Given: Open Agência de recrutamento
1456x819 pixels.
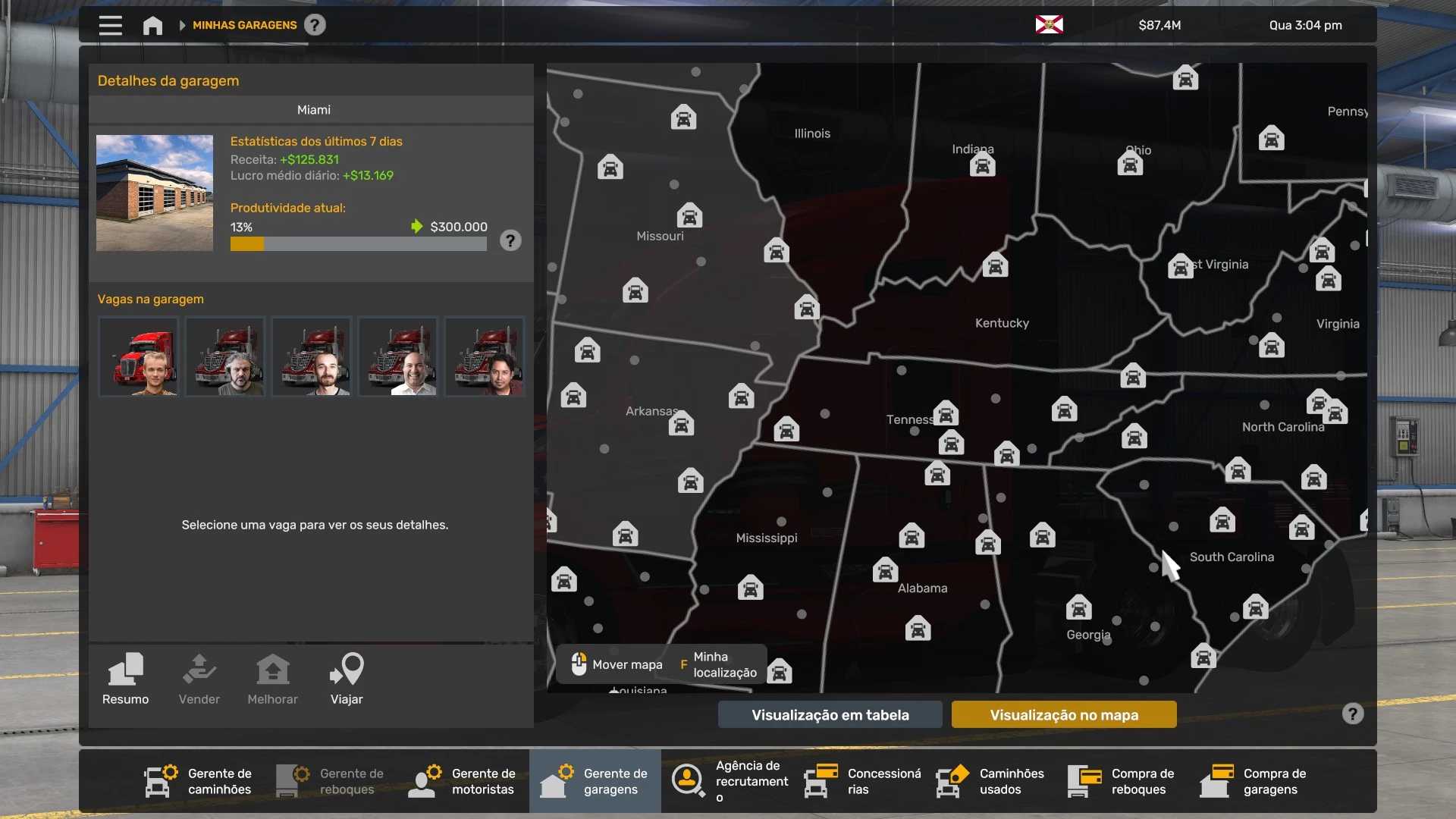Looking at the screenshot, I should (x=730, y=781).
